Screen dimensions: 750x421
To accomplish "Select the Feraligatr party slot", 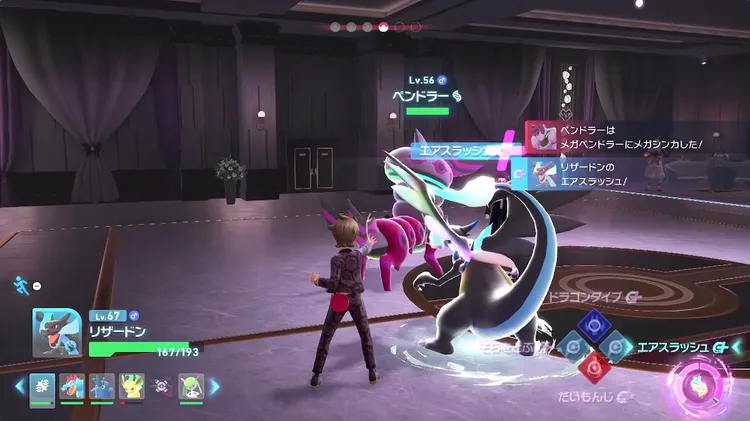I will (72, 387).
